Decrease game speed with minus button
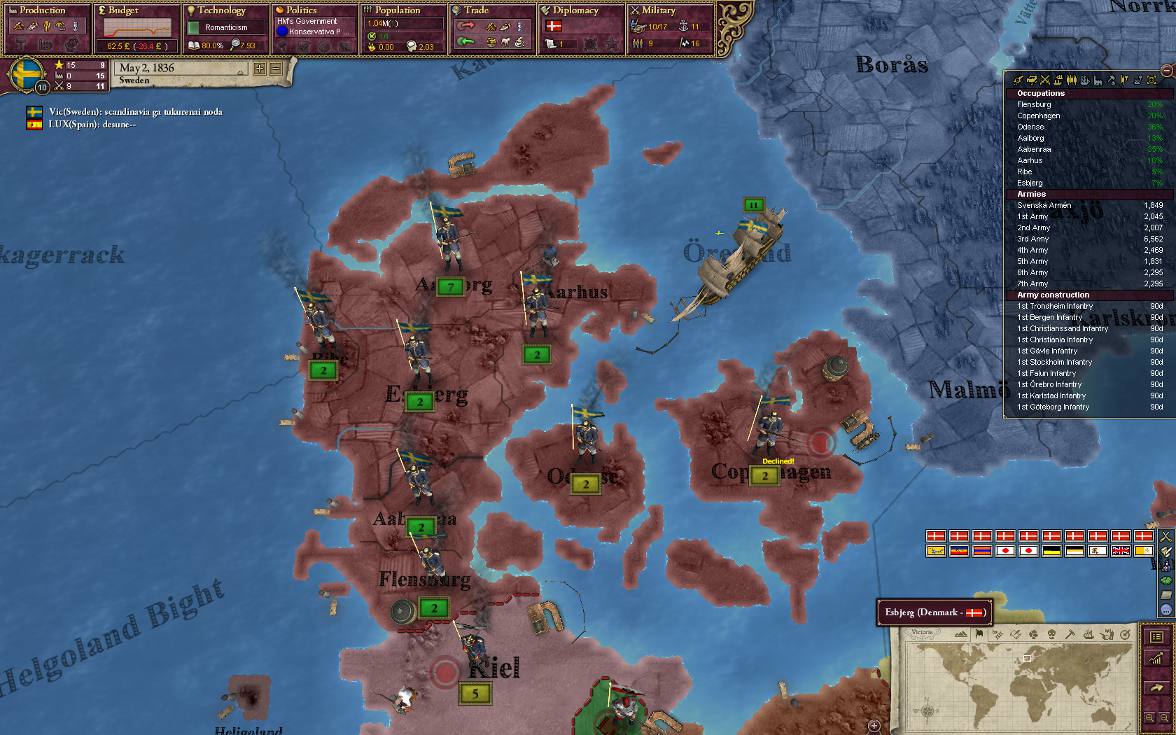Screen dimensions: 1176x735 276,69
